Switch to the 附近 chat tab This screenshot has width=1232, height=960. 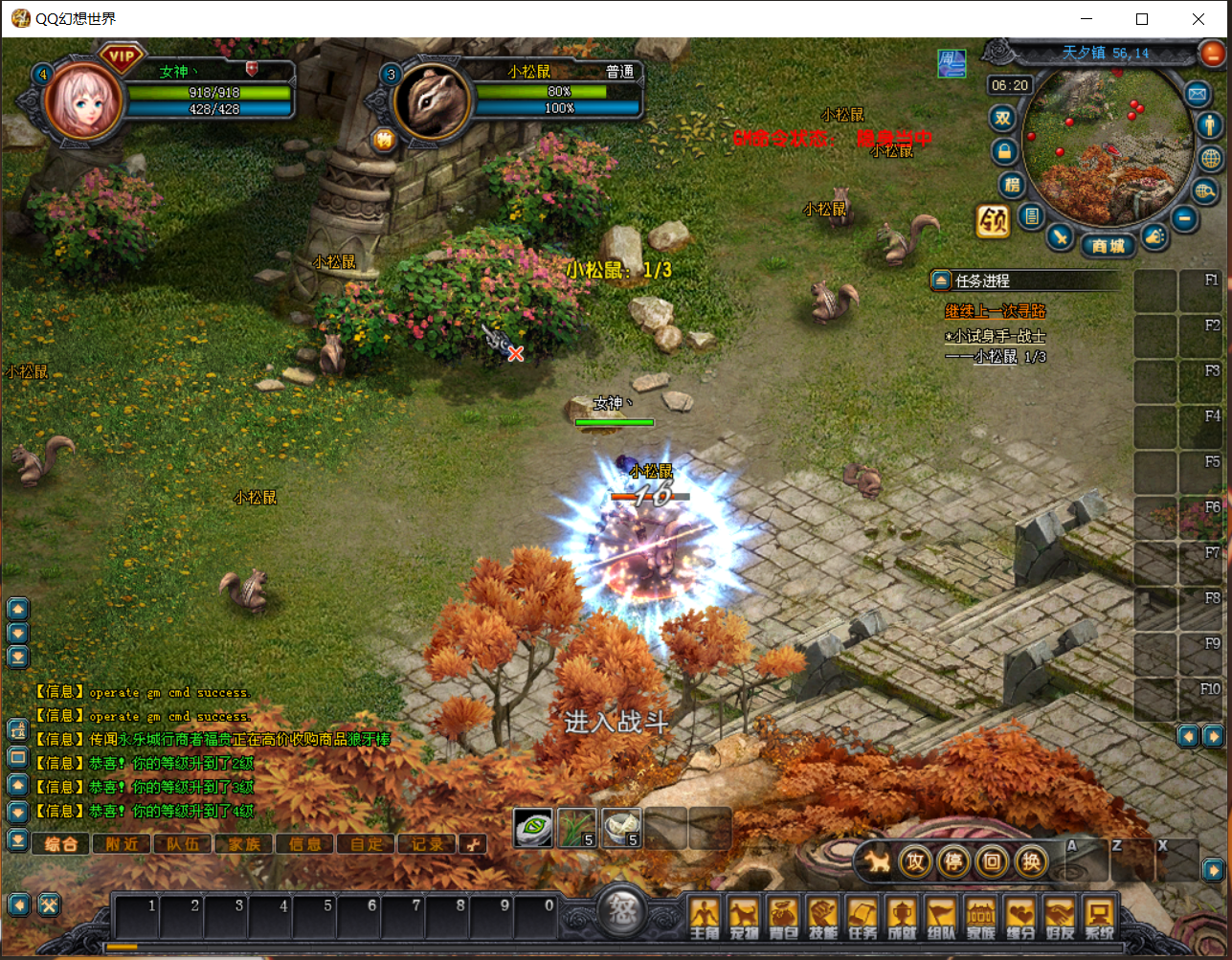122,844
